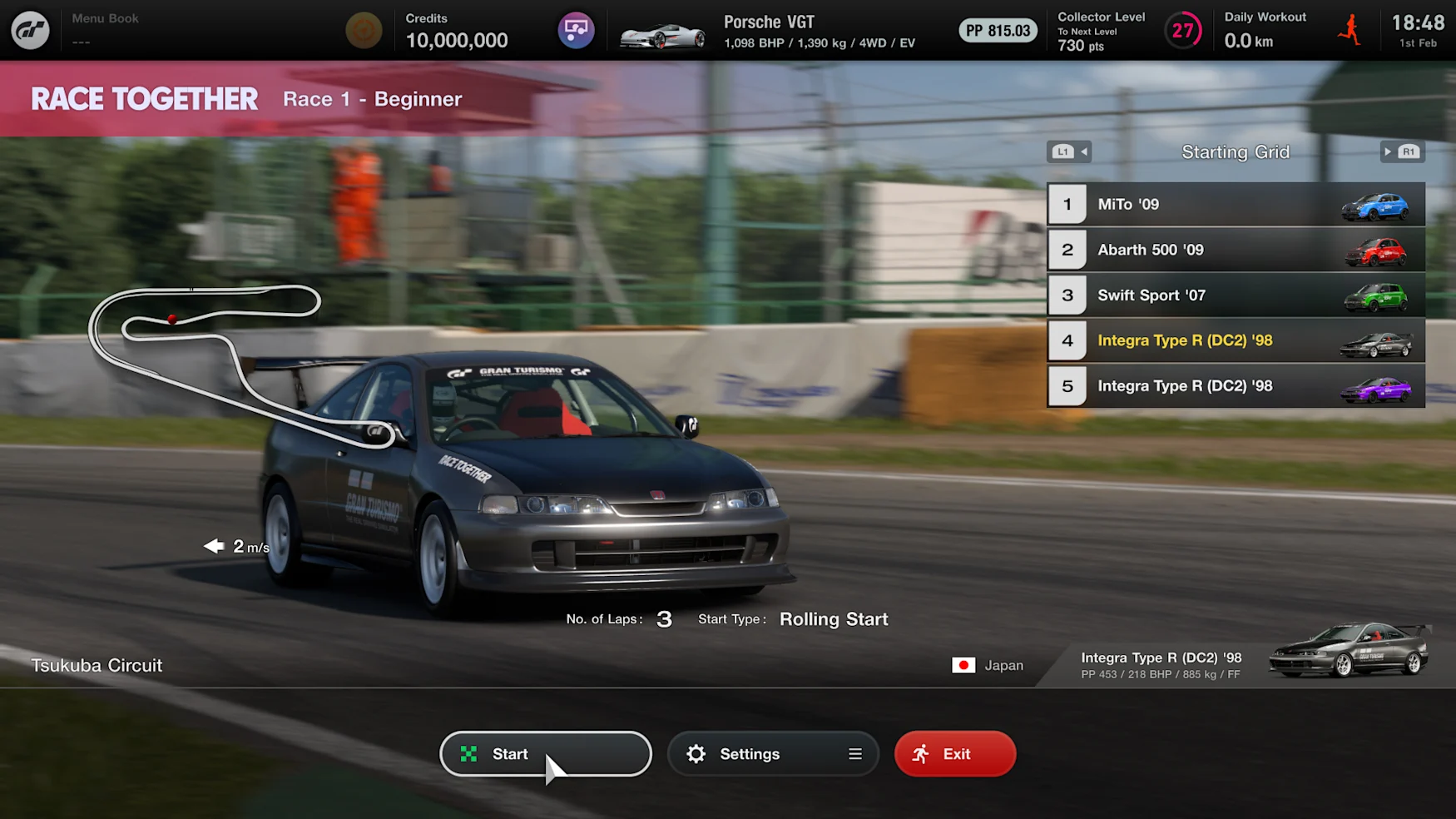
Task: Exit the race menu
Action: pyautogui.click(x=954, y=753)
